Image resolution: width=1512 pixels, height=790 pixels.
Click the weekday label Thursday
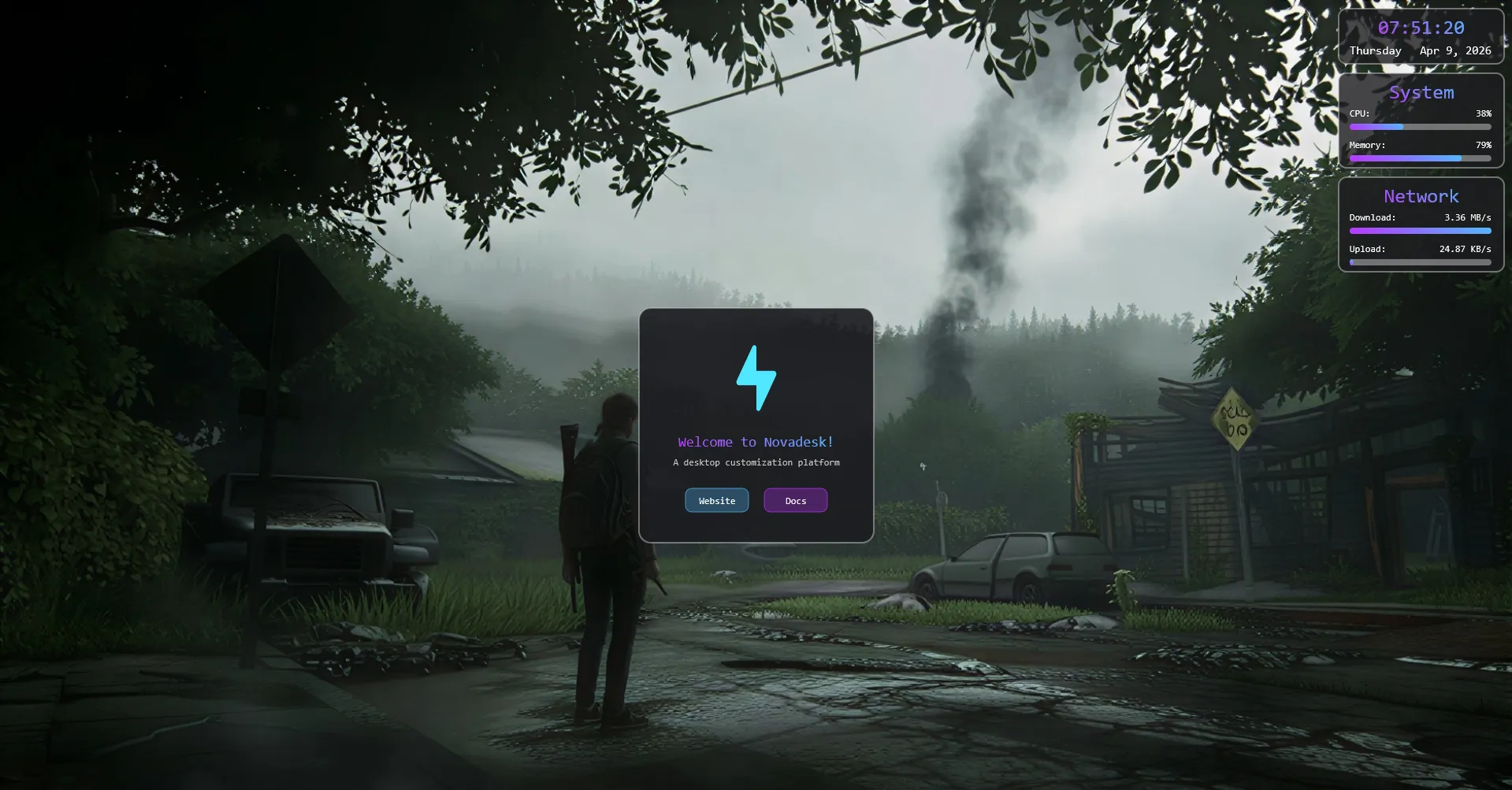[1375, 50]
